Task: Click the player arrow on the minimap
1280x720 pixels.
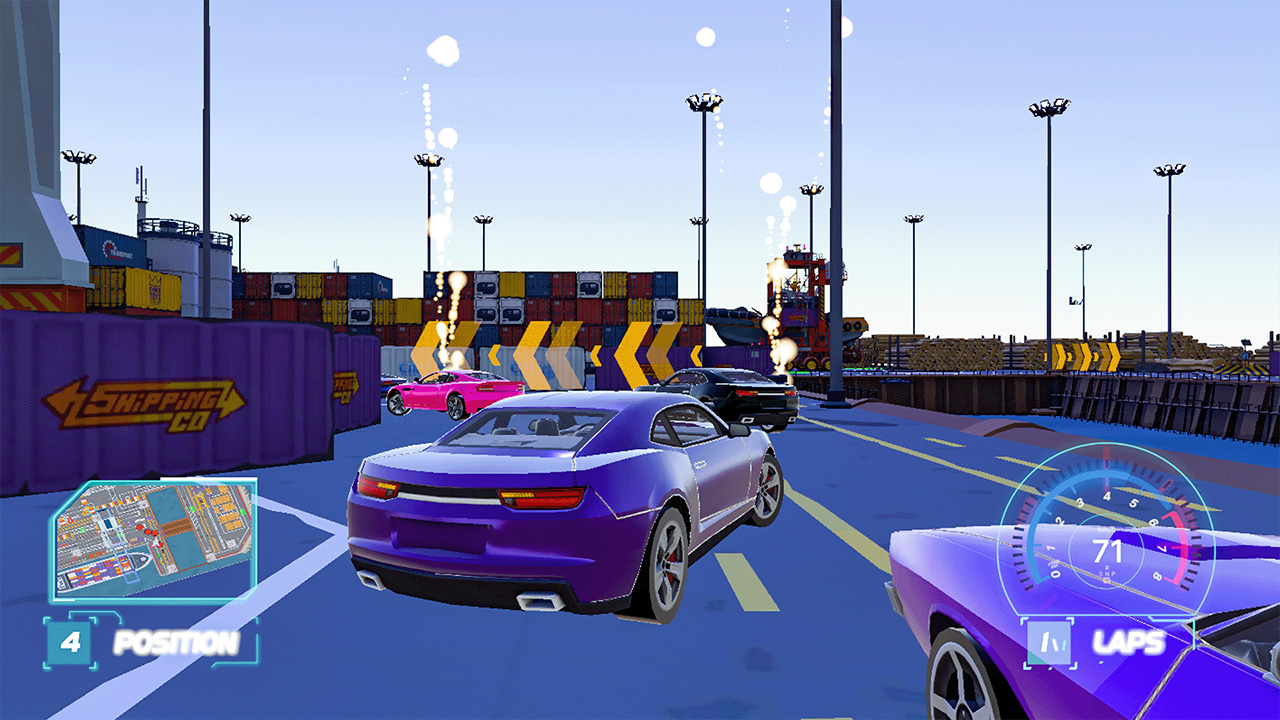Action: tap(155, 542)
